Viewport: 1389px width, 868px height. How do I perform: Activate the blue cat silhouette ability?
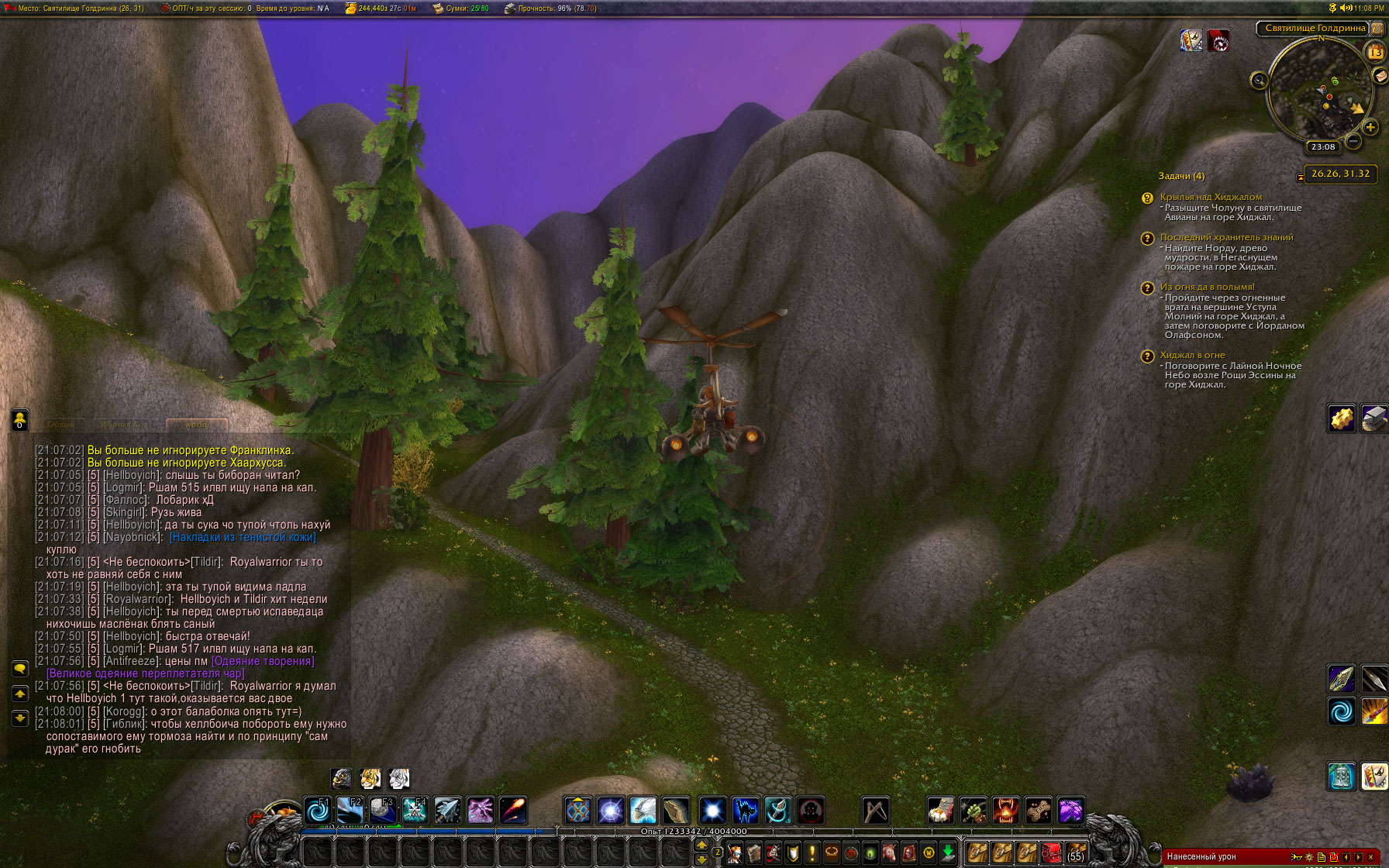[x=745, y=811]
